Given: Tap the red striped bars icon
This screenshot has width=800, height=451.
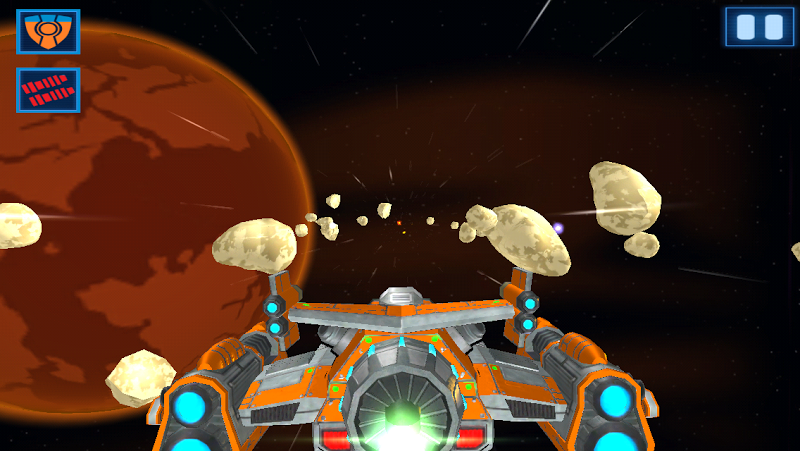Looking at the screenshot, I should tap(48, 90).
